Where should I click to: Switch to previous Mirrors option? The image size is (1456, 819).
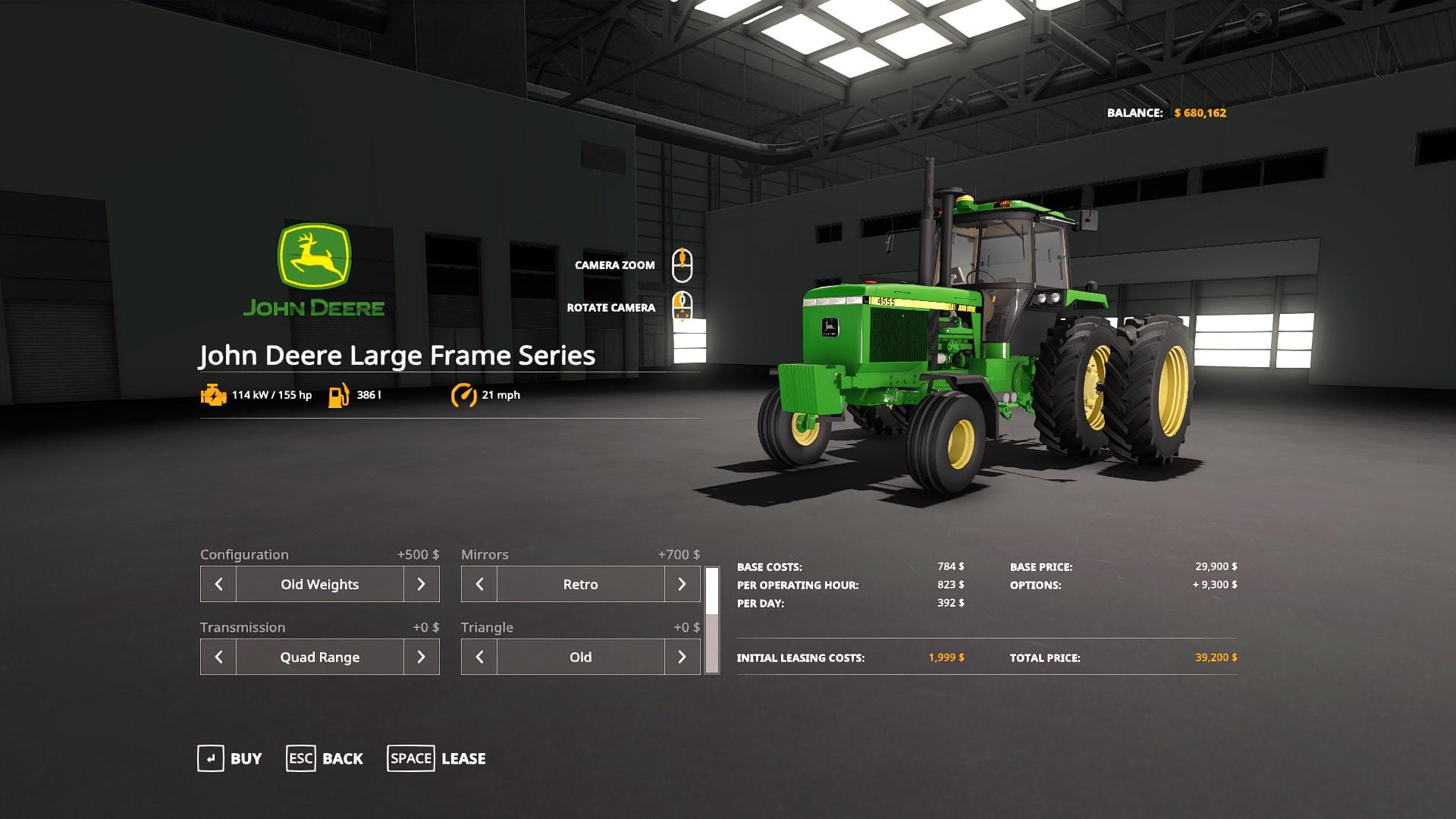pos(479,584)
